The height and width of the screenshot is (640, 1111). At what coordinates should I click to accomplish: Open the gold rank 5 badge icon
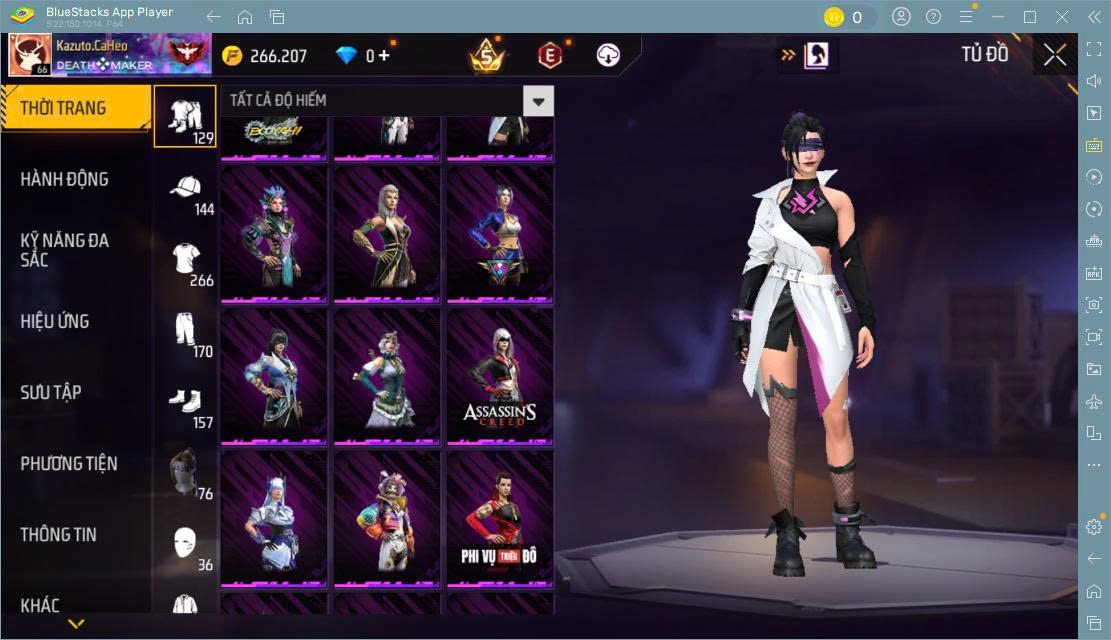click(x=487, y=55)
